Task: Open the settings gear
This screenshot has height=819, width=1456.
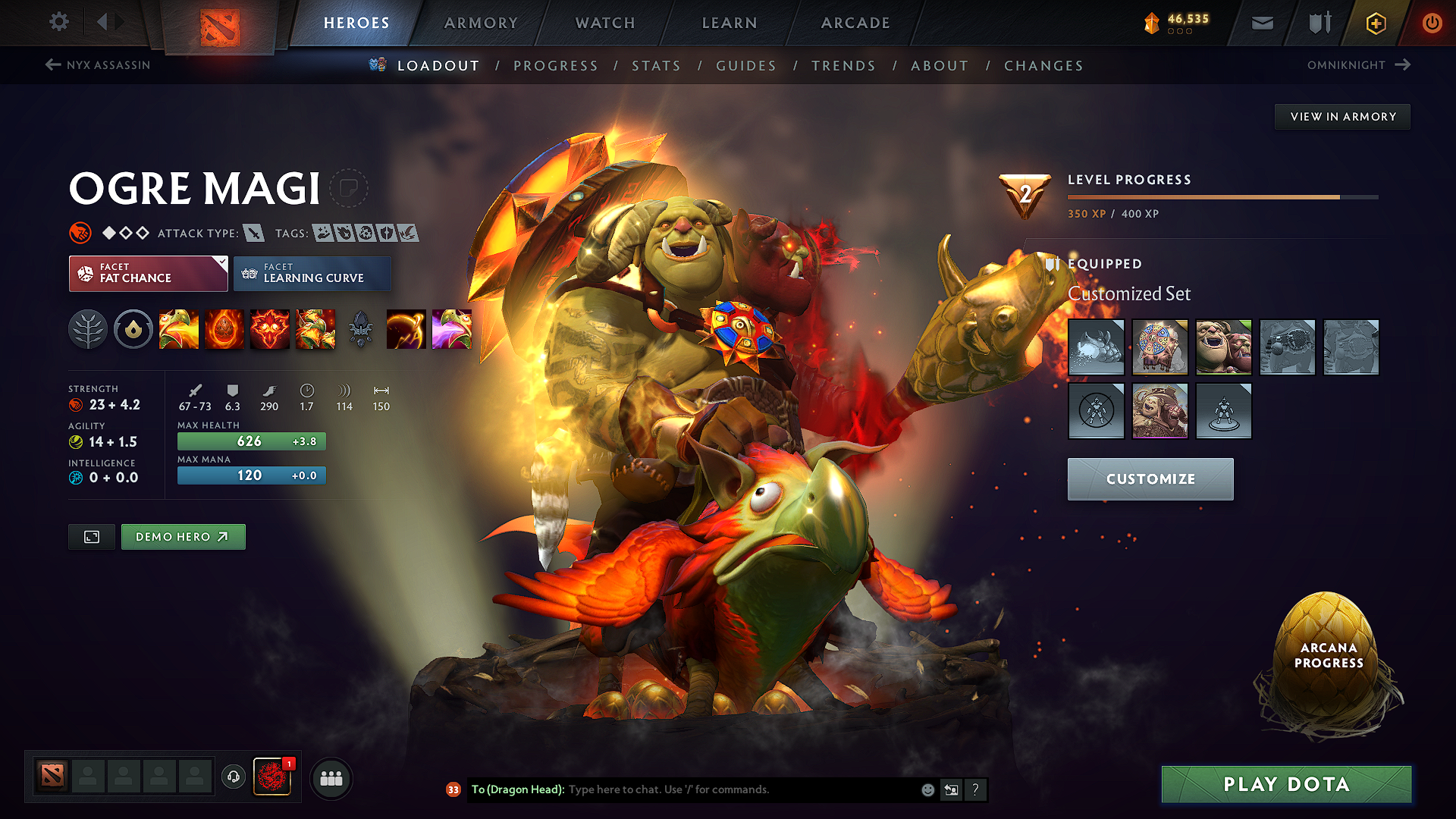Action: (59, 22)
